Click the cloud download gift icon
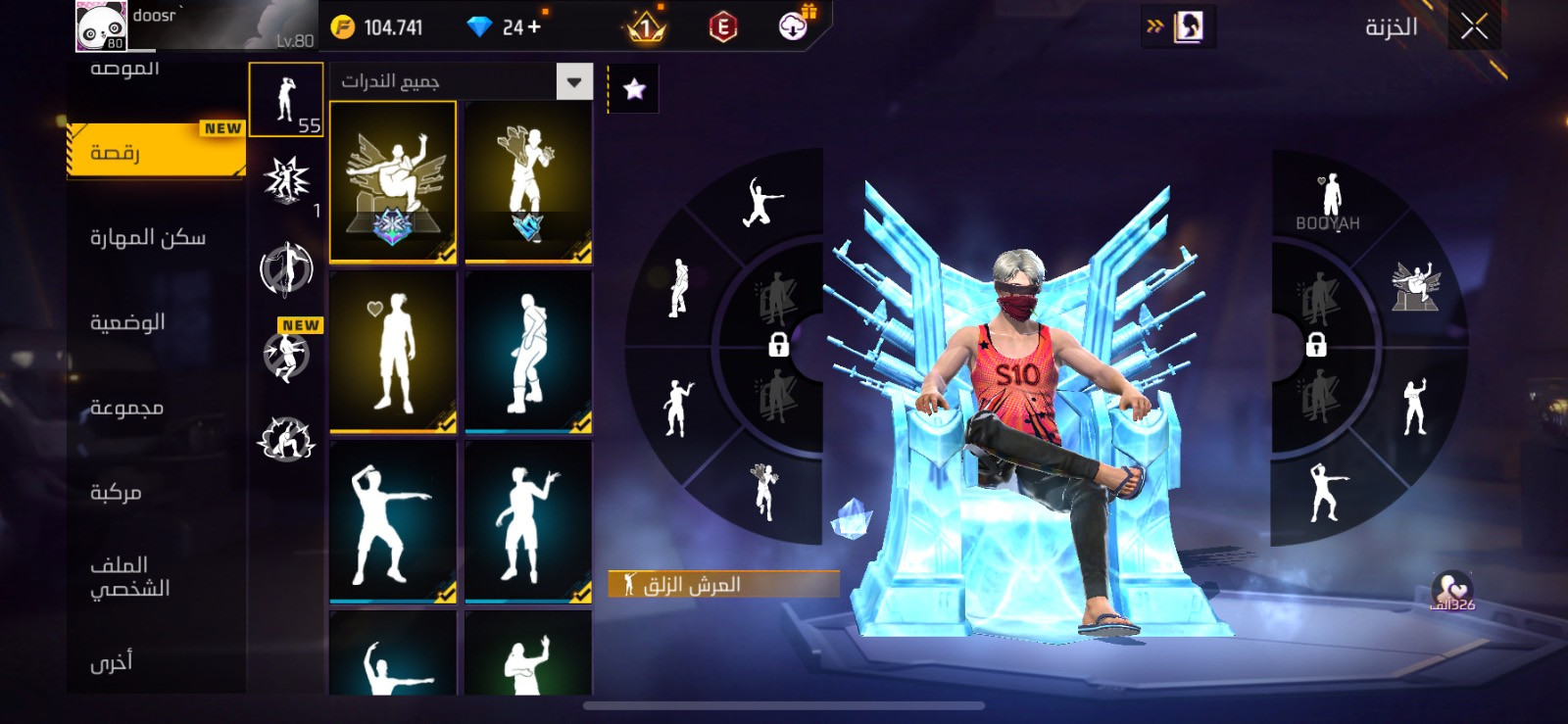Viewport: 1568px width, 724px height. (x=793, y=26)
